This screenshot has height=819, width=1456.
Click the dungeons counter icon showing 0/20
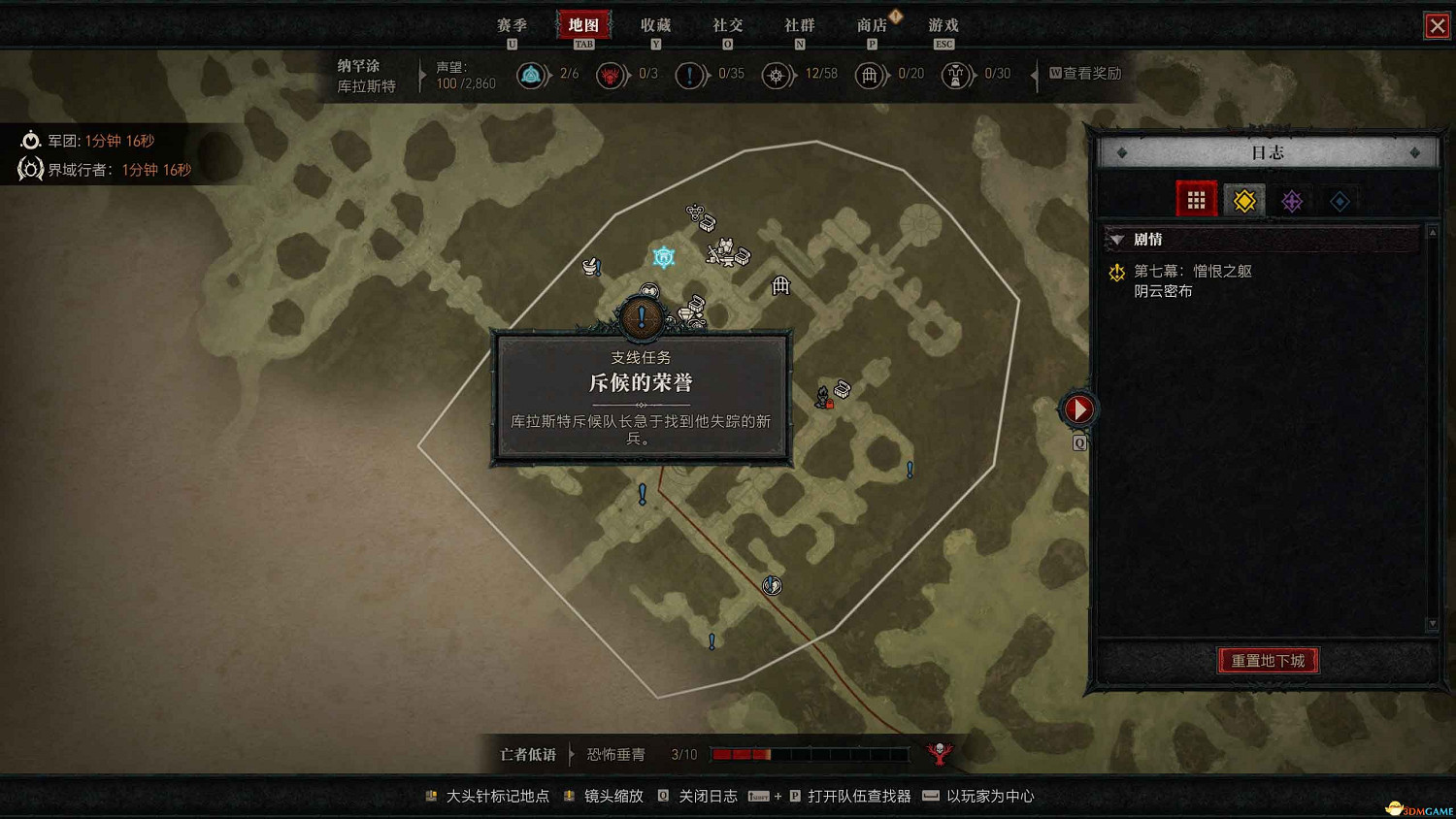point(871,75)
